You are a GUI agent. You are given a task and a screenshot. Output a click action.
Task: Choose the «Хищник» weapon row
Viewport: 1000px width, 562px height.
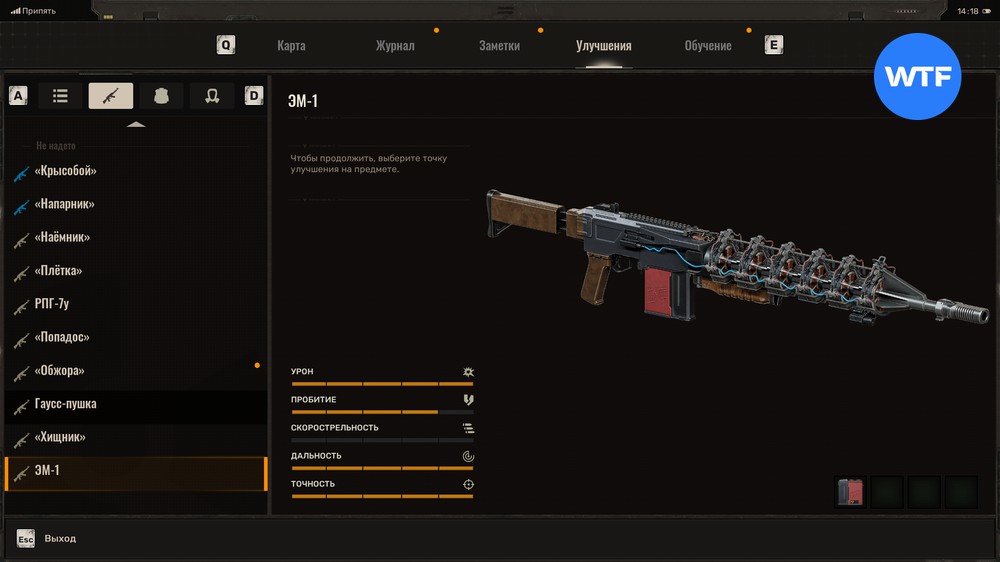(60, 438)
